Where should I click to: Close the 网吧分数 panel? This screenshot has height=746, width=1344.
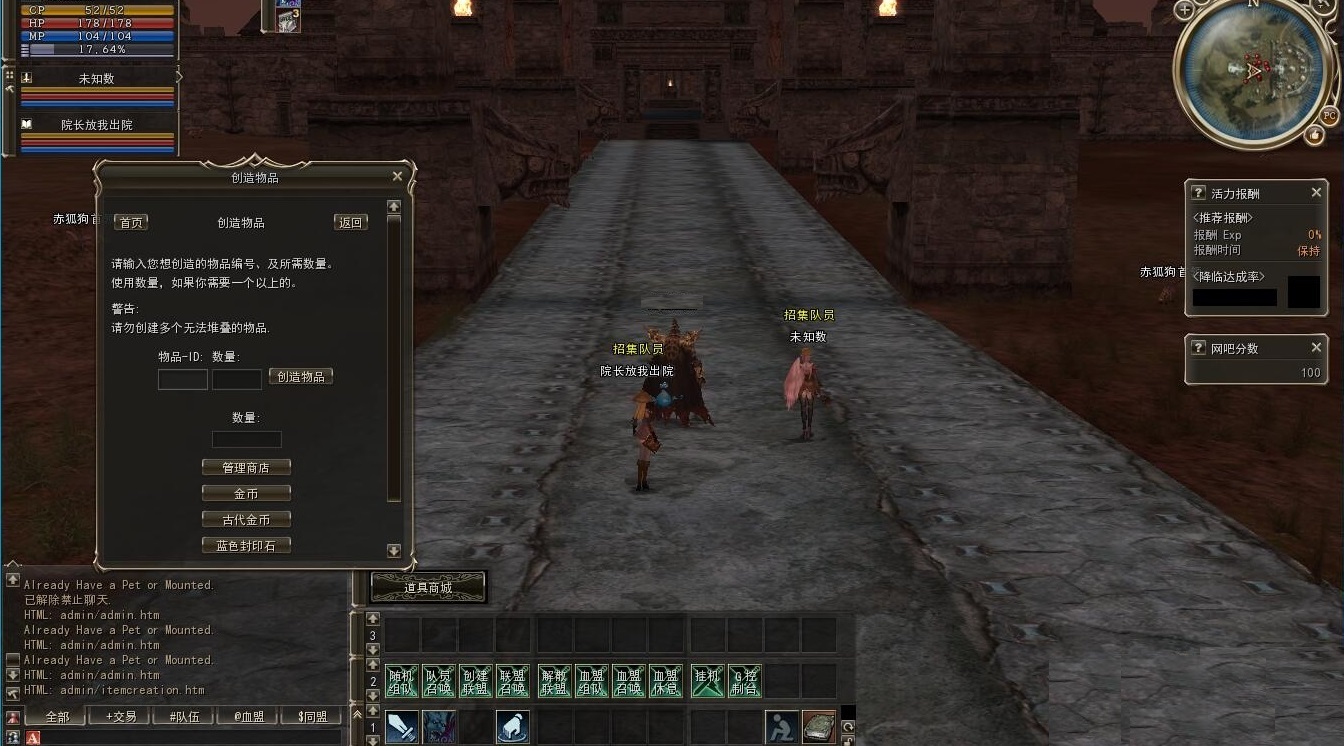[x=1316, y=348]
